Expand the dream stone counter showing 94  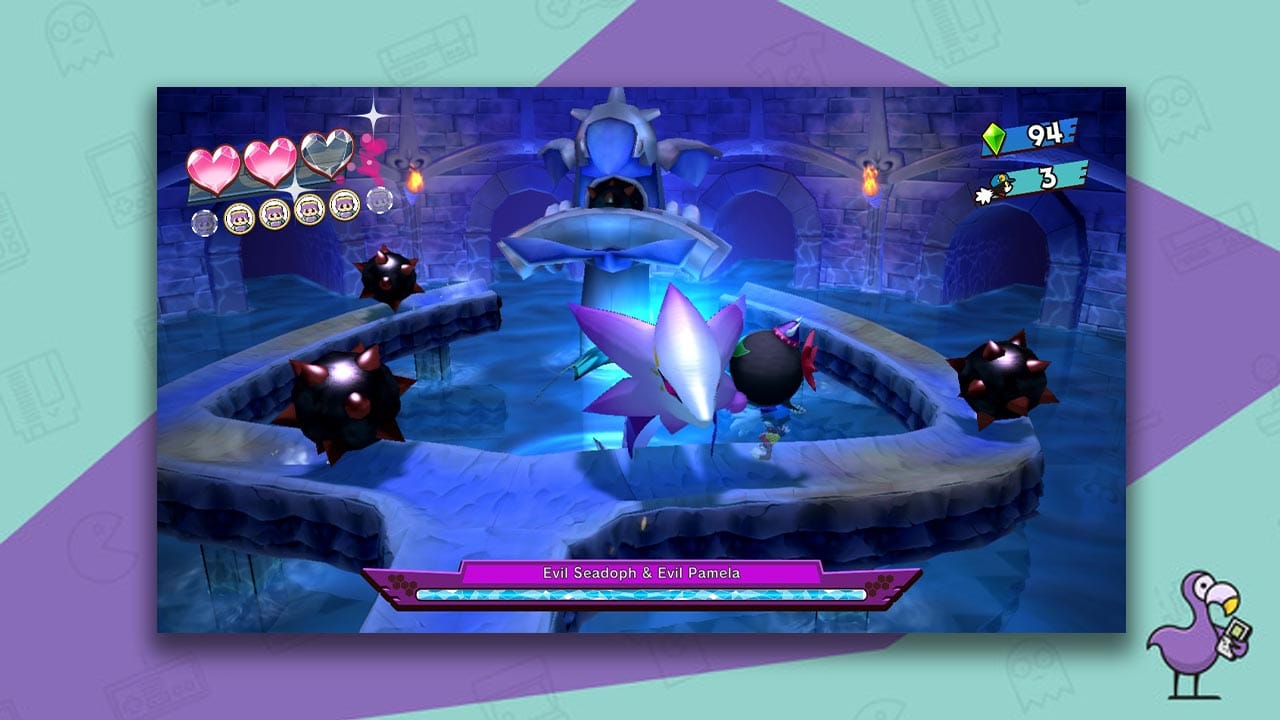[1043, 135]
